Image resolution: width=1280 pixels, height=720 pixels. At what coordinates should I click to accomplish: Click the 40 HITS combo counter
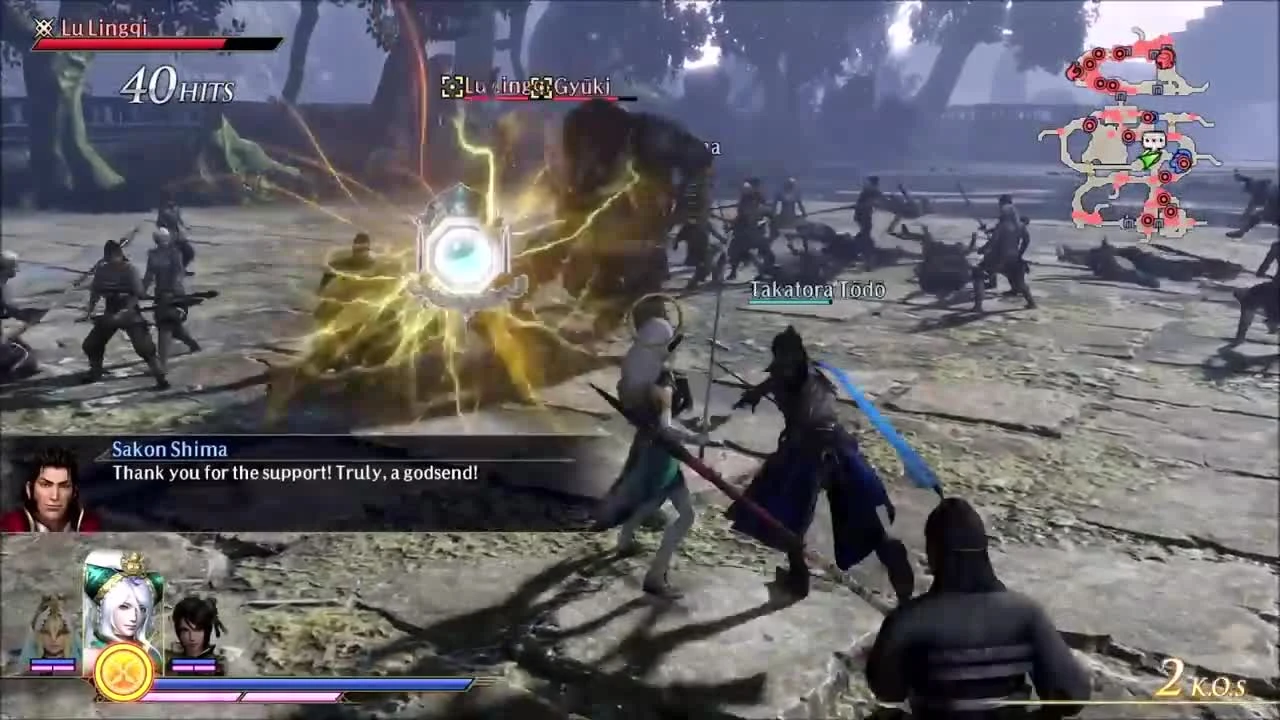[x=175, y=90]
